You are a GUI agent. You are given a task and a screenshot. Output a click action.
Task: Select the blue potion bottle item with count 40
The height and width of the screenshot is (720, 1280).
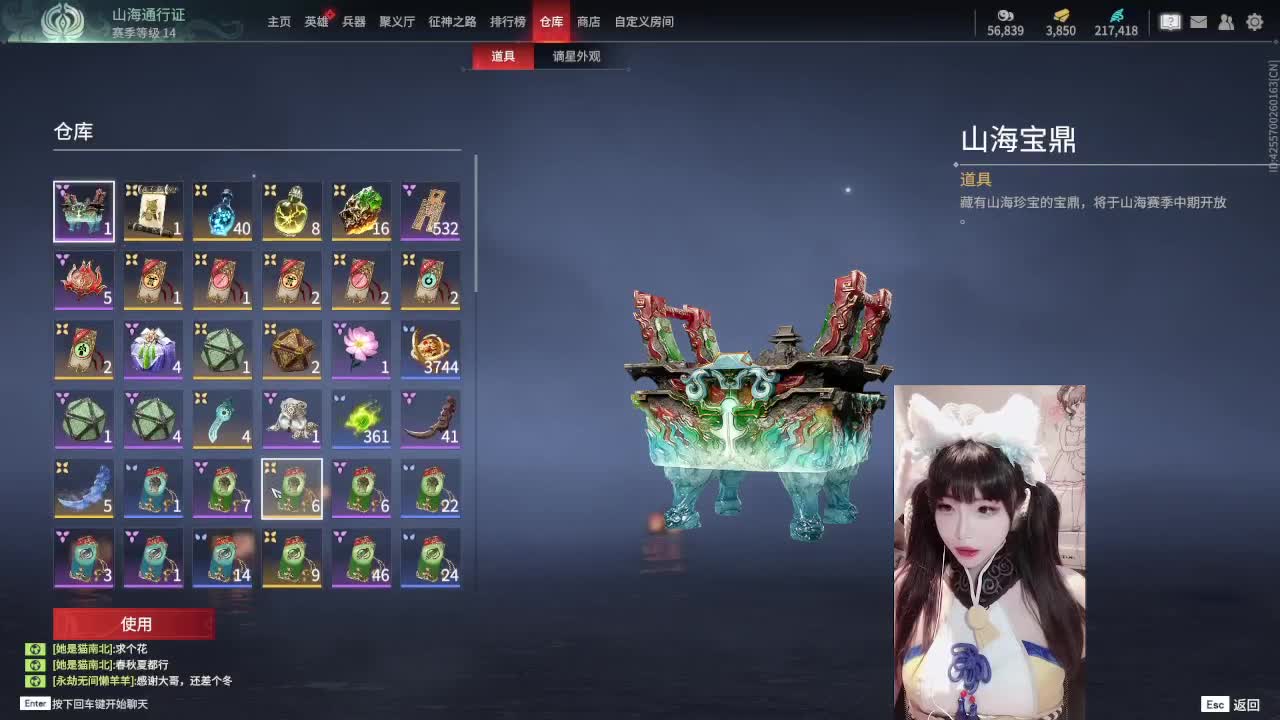point(222,210)
